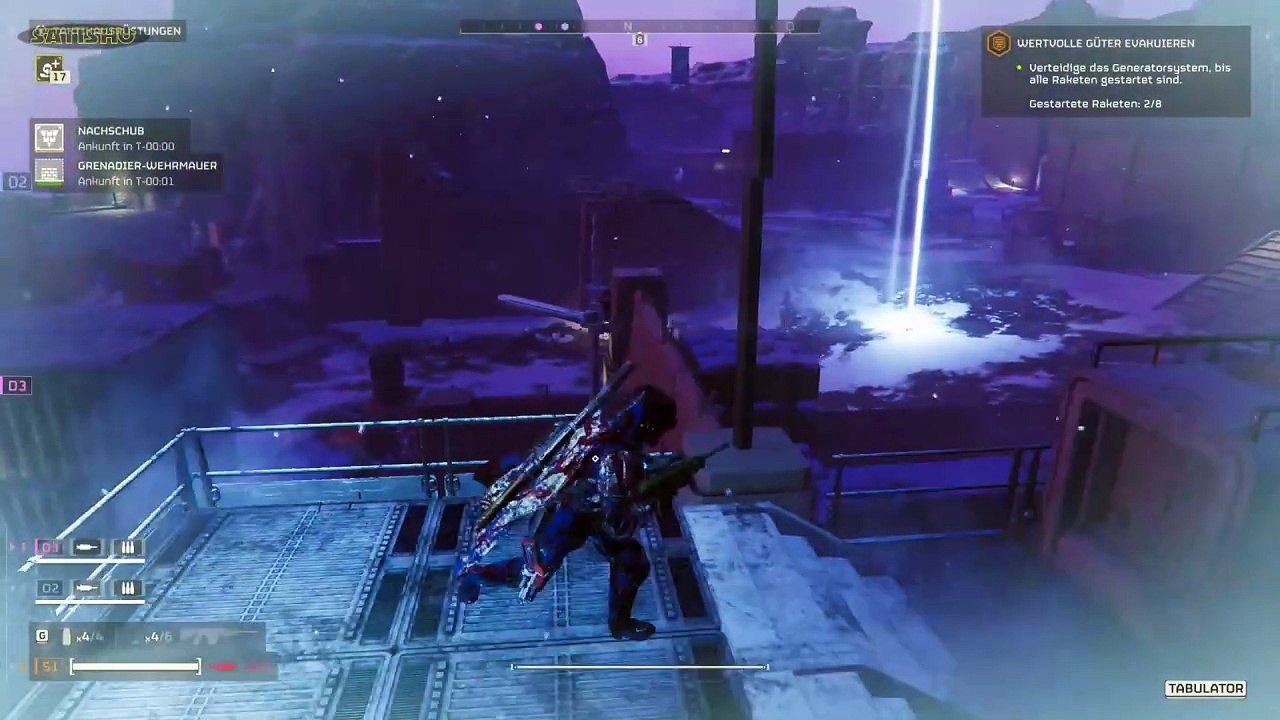Click the S1 player tag
The width and height of the screenshot is (1280, 720).
[48, 666]
